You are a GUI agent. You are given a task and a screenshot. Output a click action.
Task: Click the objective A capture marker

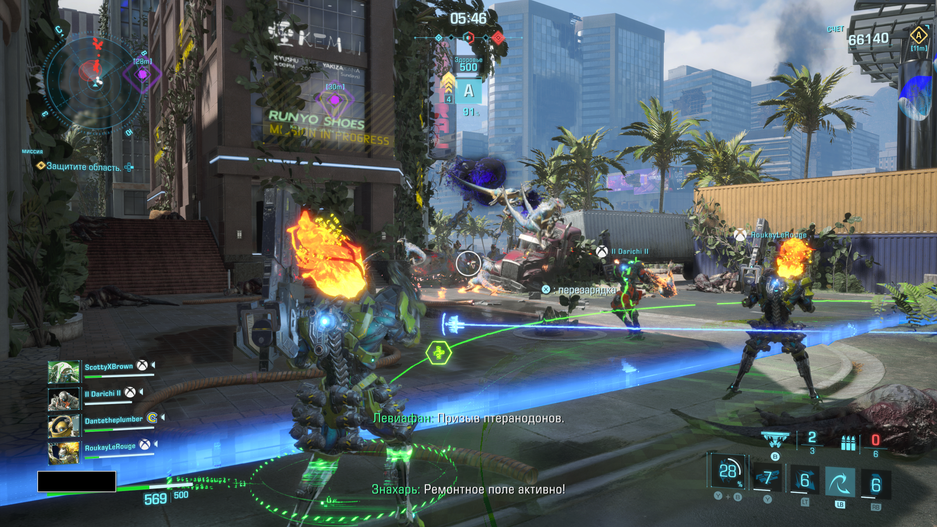pyautogui.click(x=468, y=93)
